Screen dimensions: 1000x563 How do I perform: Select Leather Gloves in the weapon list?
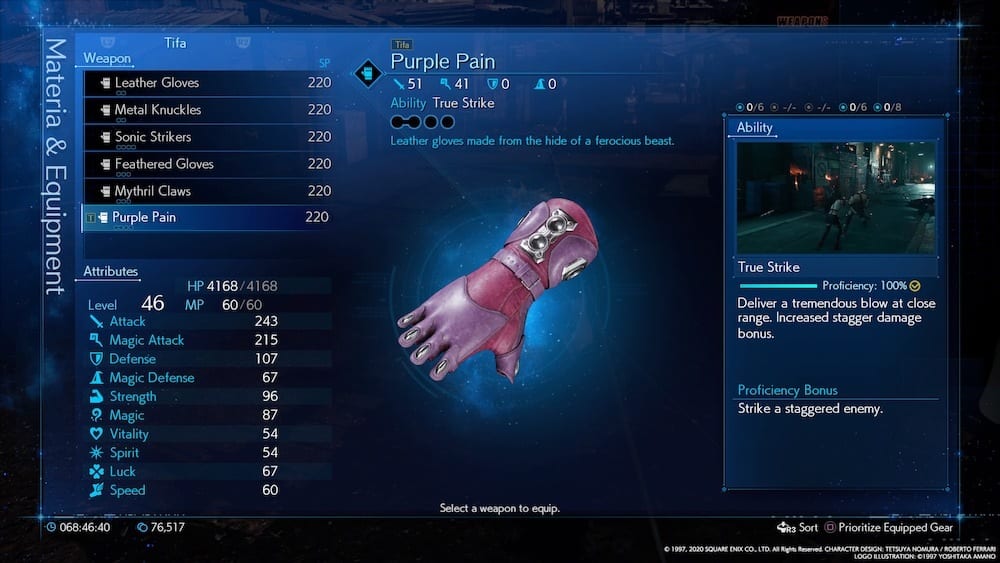pos(157,83)
